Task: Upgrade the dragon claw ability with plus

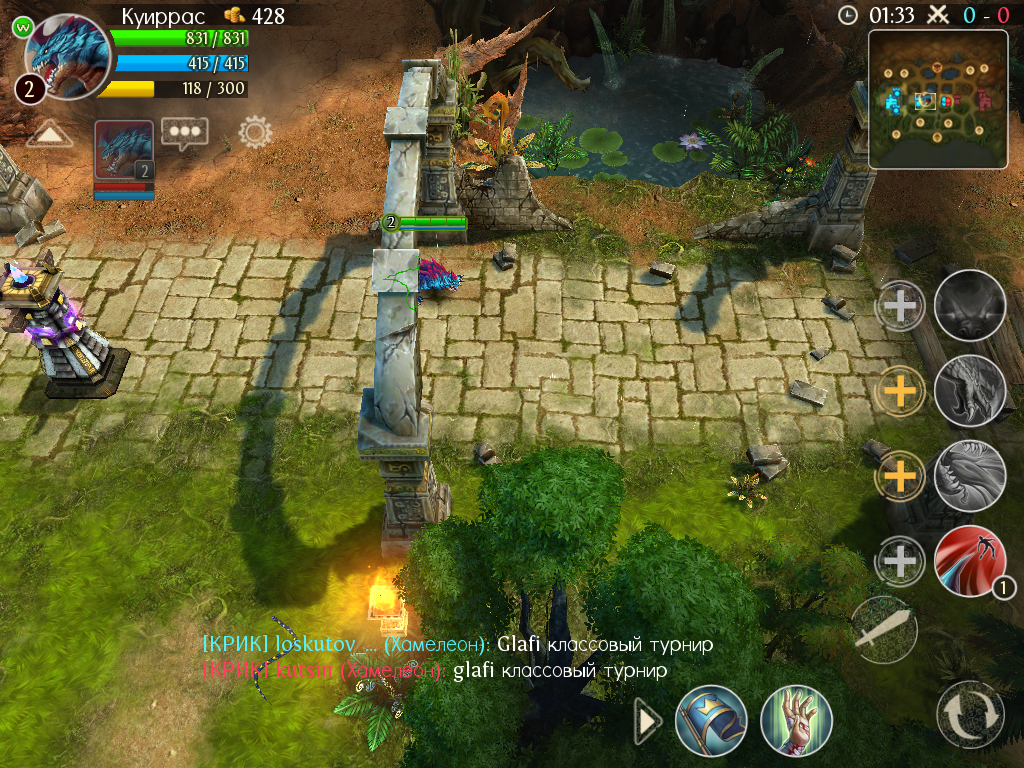Action: (x=900, y=391)
